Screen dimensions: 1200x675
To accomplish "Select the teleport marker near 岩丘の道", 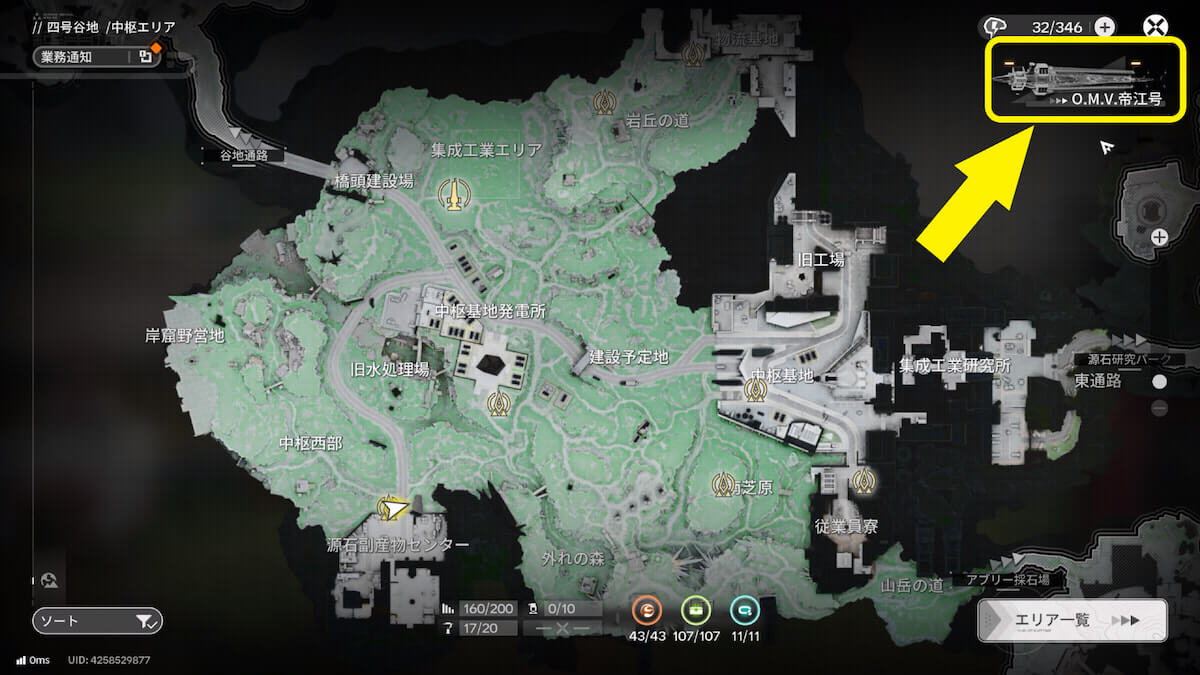I will pos(603,101).
